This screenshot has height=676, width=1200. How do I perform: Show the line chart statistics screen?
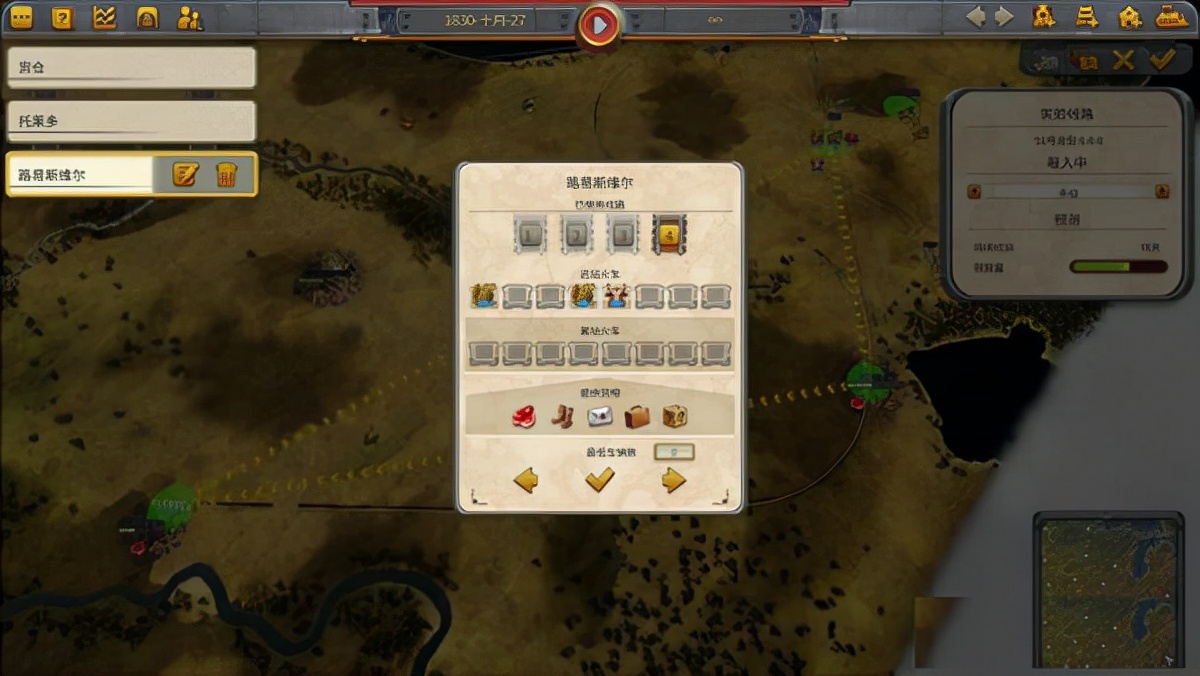click(x=104, y=17)
